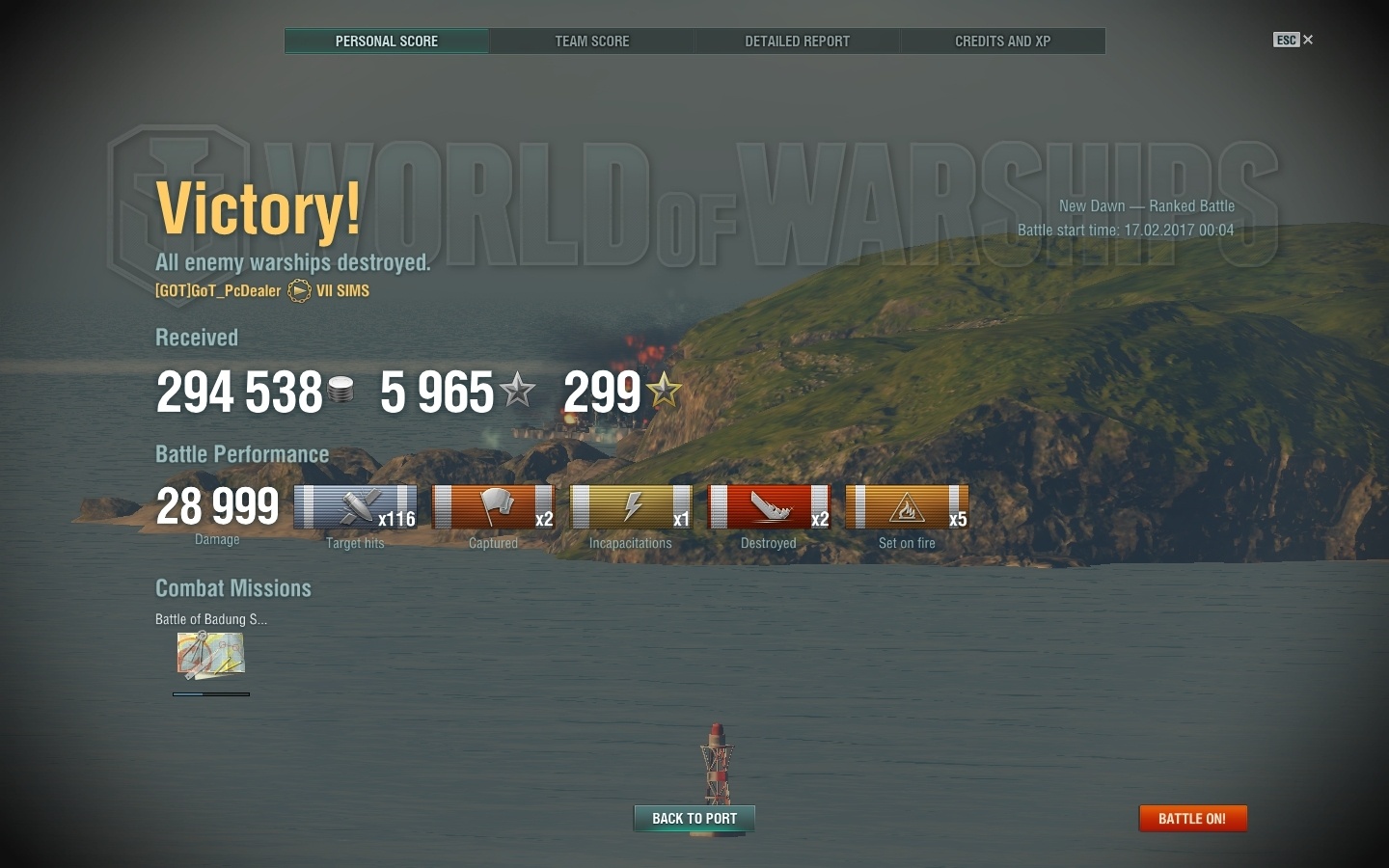Select the Captured ribbon
Image resolution: width=1389 pixels, height=868 pixels.
coord(493,508)
